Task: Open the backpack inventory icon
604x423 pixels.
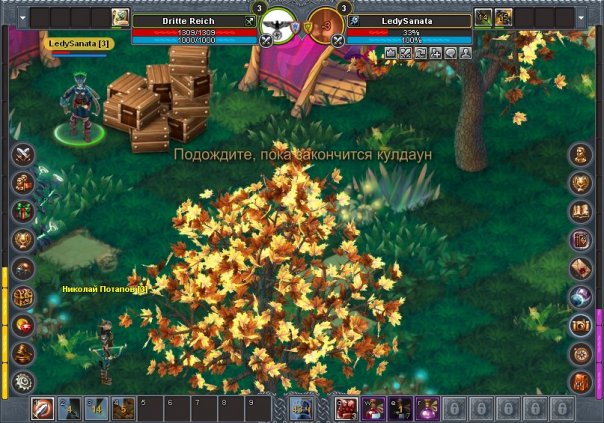Action: (x=581, y=381)
